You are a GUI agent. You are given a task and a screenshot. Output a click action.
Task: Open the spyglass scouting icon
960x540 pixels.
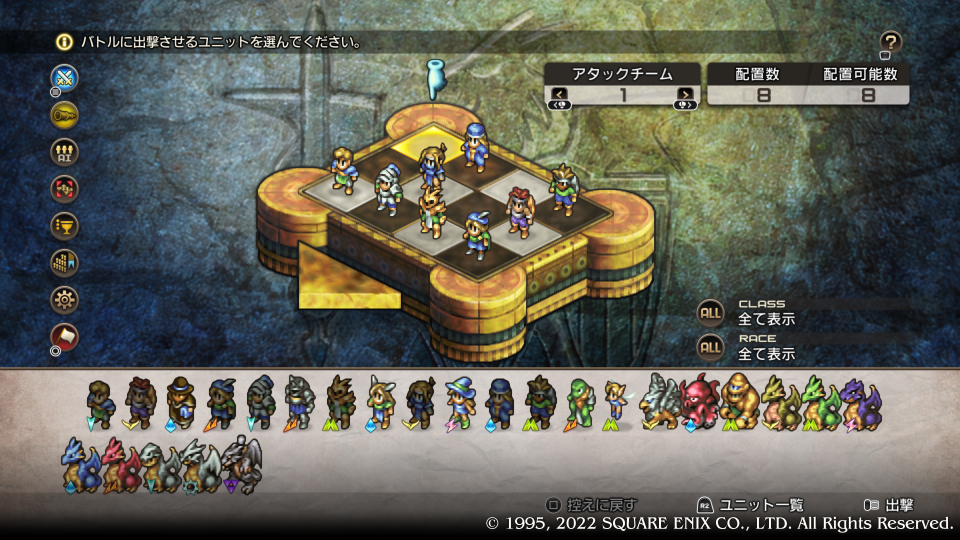coord(65,114)
